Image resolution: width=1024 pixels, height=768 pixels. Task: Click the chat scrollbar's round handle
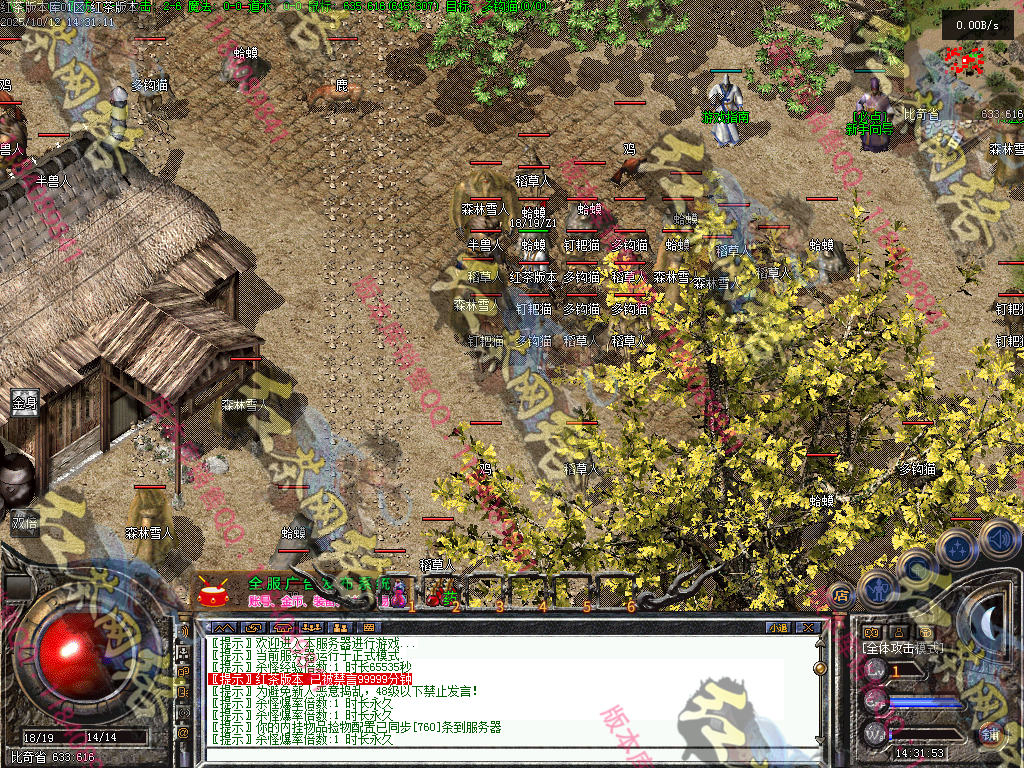coord(820,668)
